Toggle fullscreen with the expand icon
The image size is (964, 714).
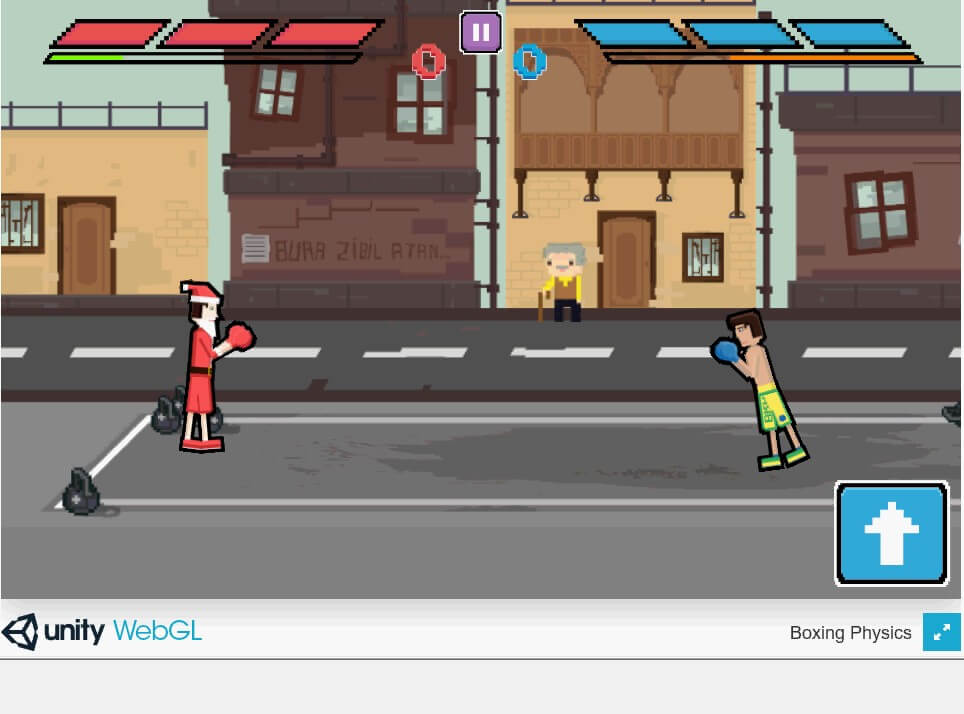(x=941, y=632)
